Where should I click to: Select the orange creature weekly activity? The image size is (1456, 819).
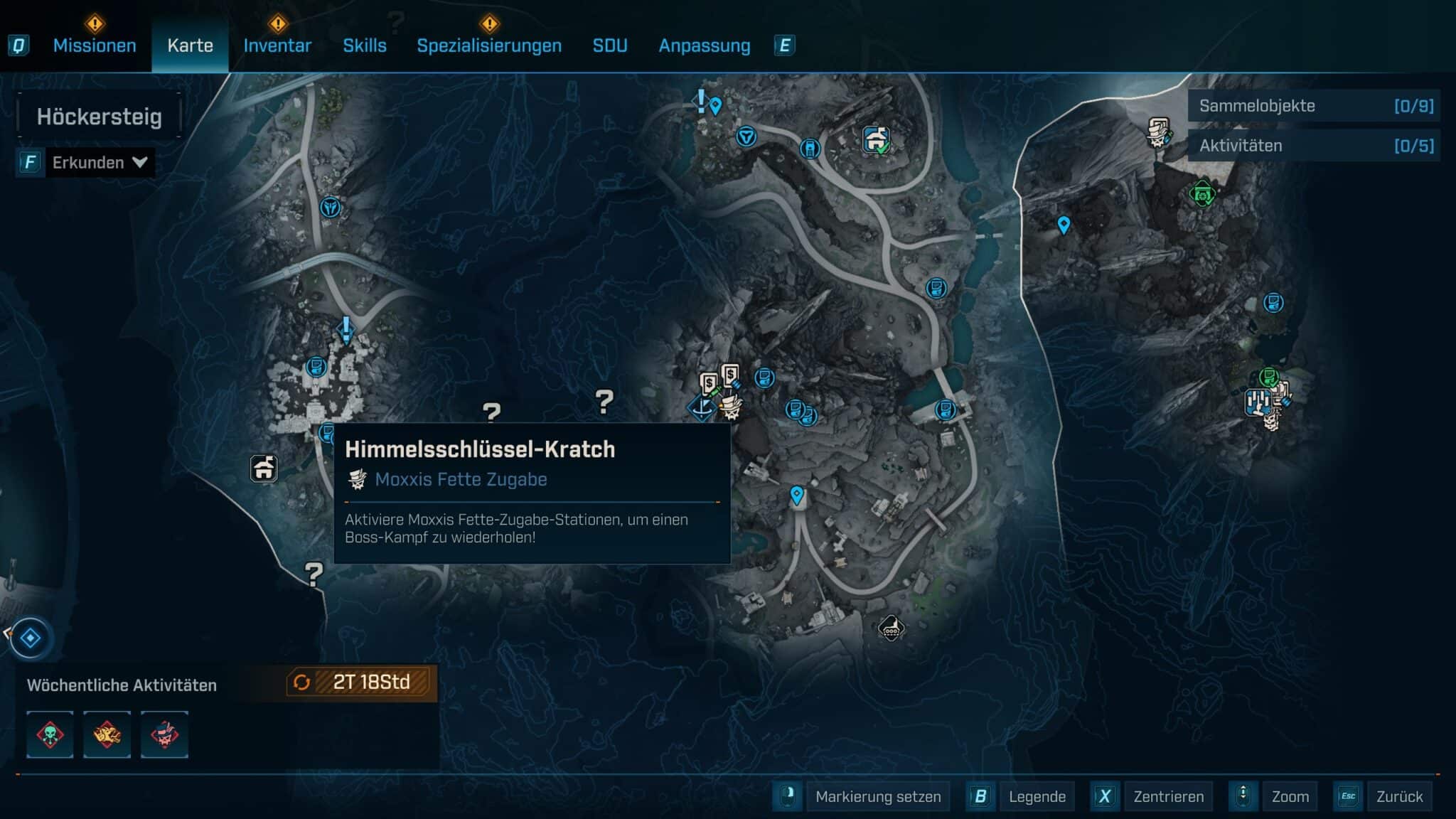click(x=107, y=734)
